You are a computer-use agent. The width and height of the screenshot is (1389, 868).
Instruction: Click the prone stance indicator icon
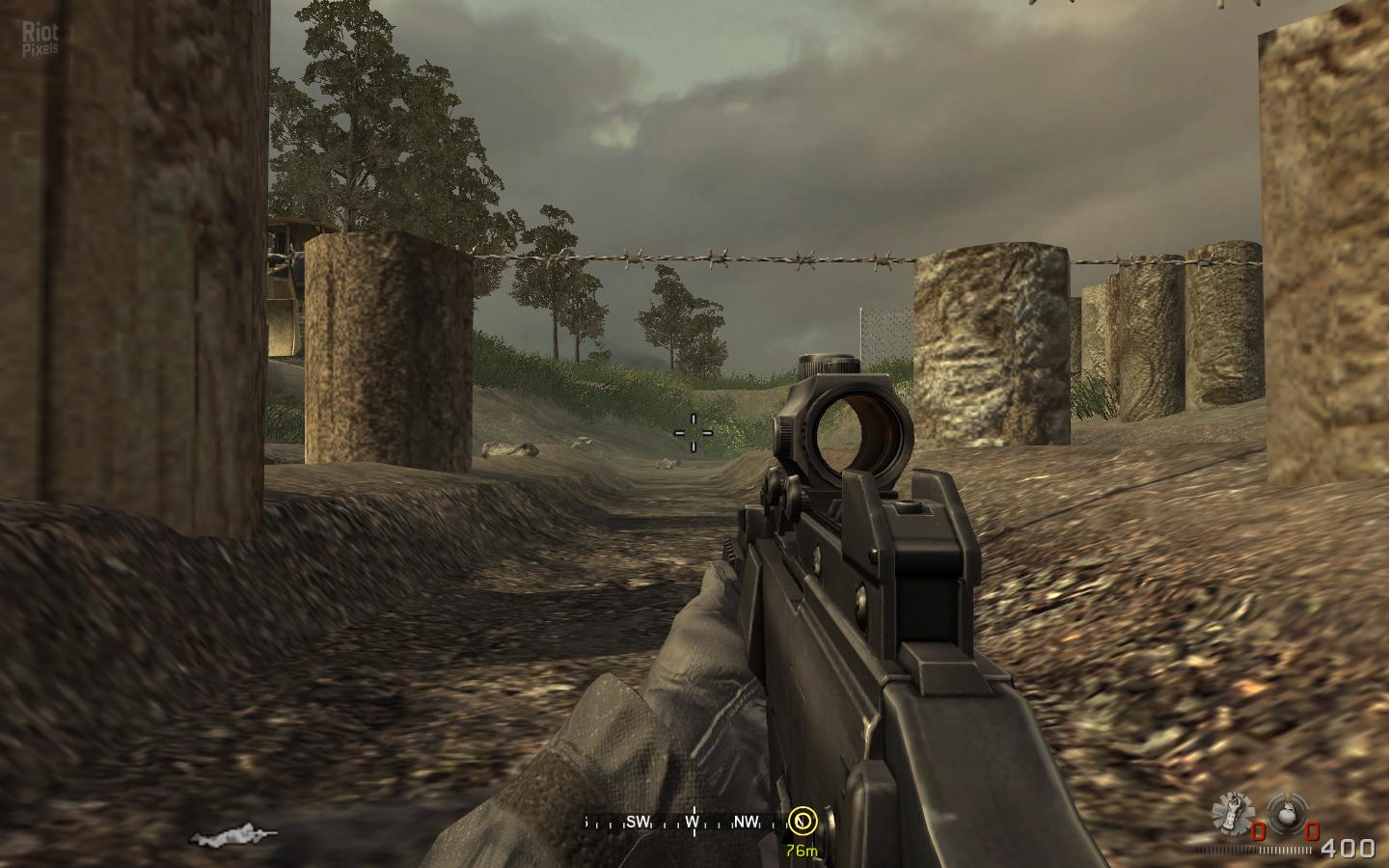tap(234, 833)
